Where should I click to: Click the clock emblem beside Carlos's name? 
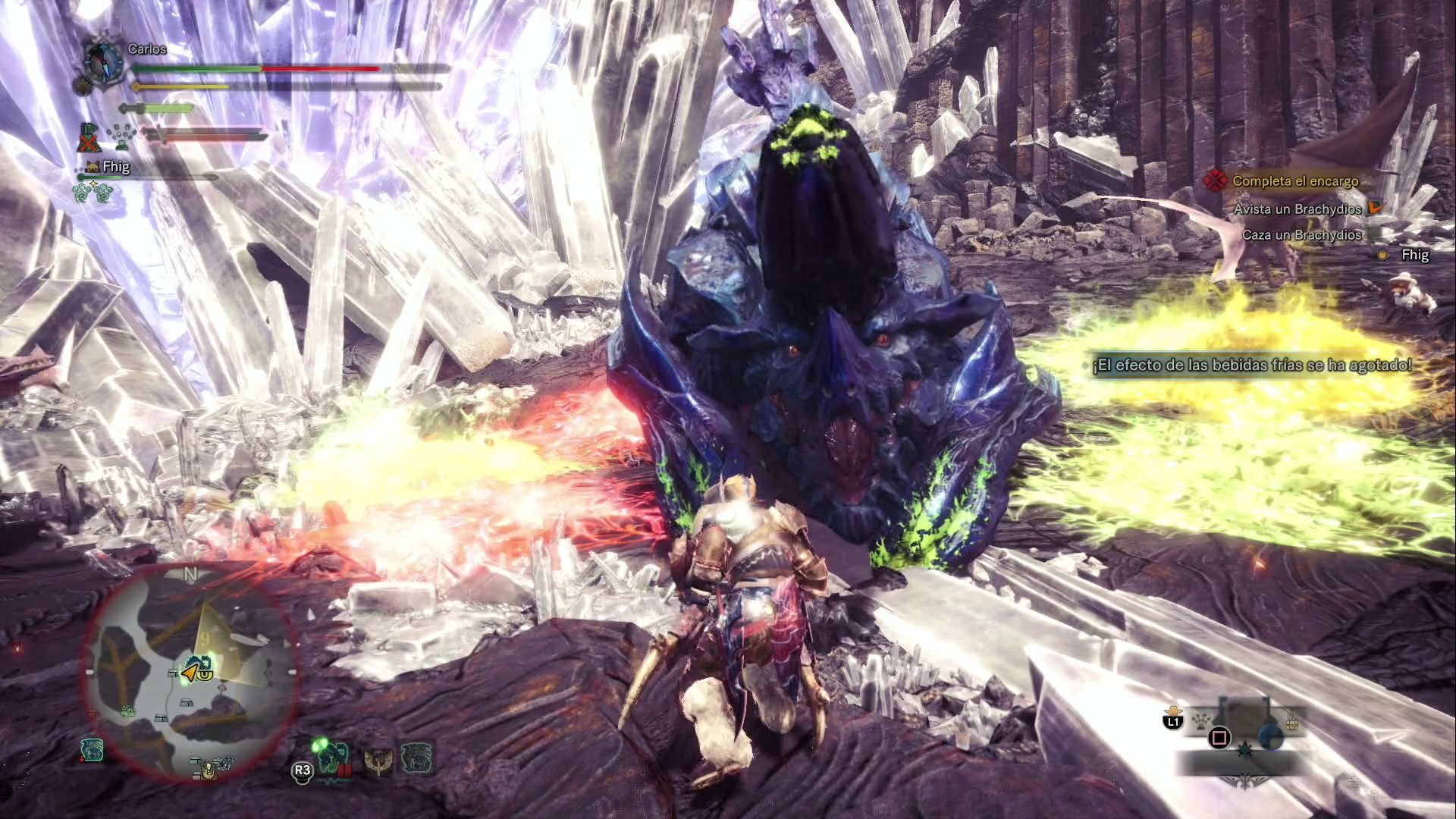[x=103, y=62]
